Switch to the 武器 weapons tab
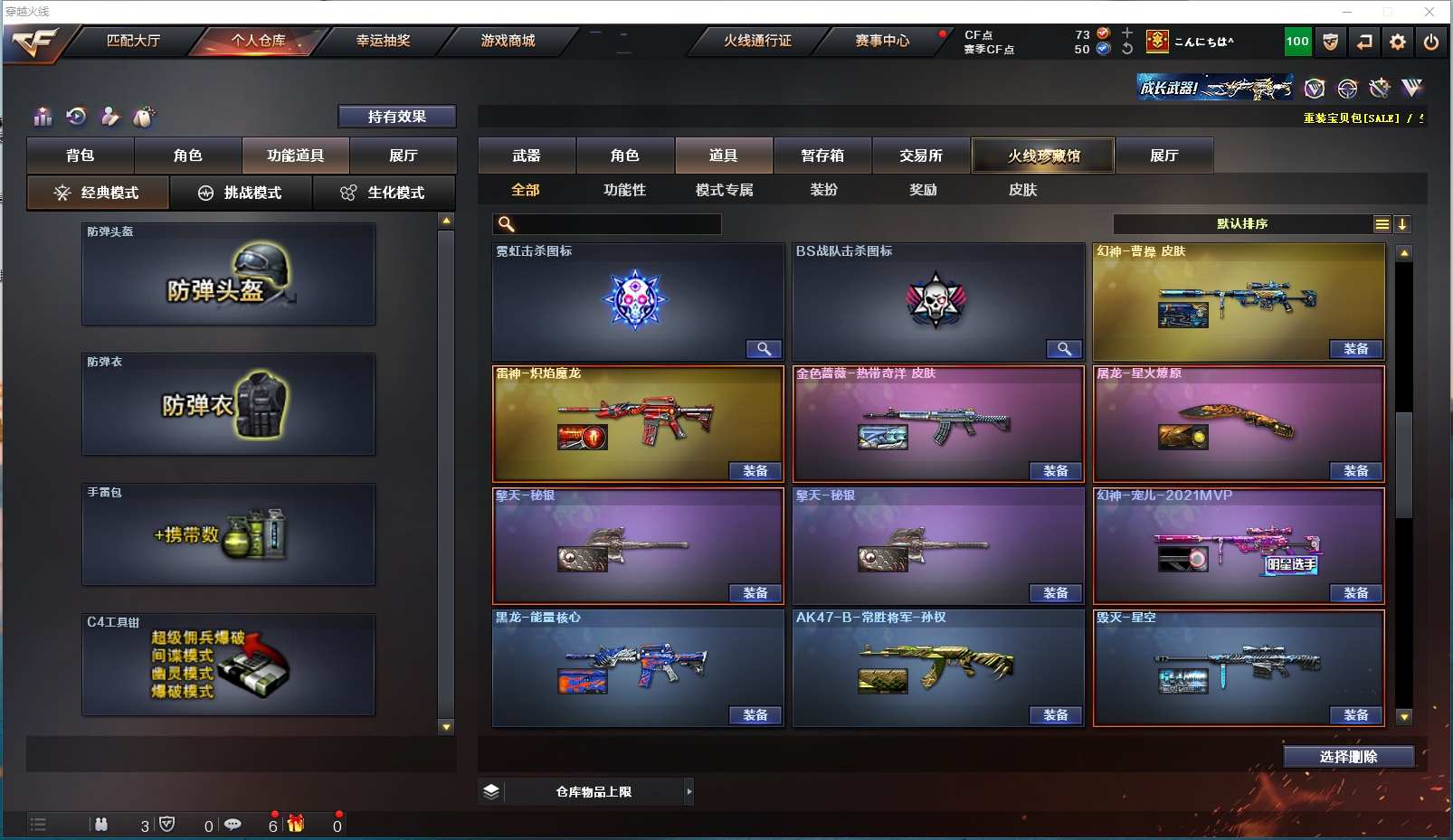The height and width of the screenshot is (840, 1453). click(x=527, y=156)
